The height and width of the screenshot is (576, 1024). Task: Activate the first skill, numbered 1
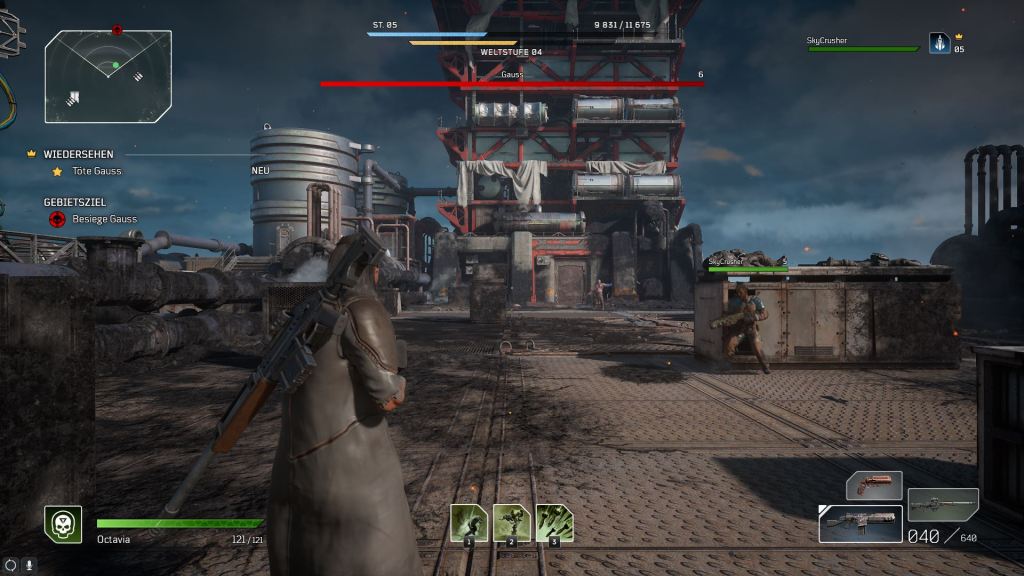(469, 523)
